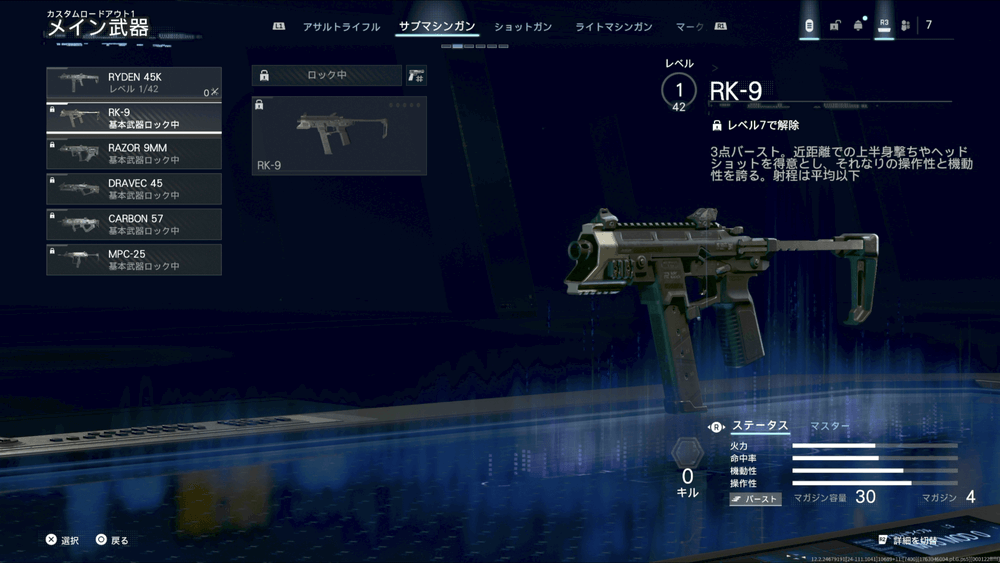Switch to the ショットガン tab
The width and height of the screenshot is (1000, 563).
(x=523, y=27)
